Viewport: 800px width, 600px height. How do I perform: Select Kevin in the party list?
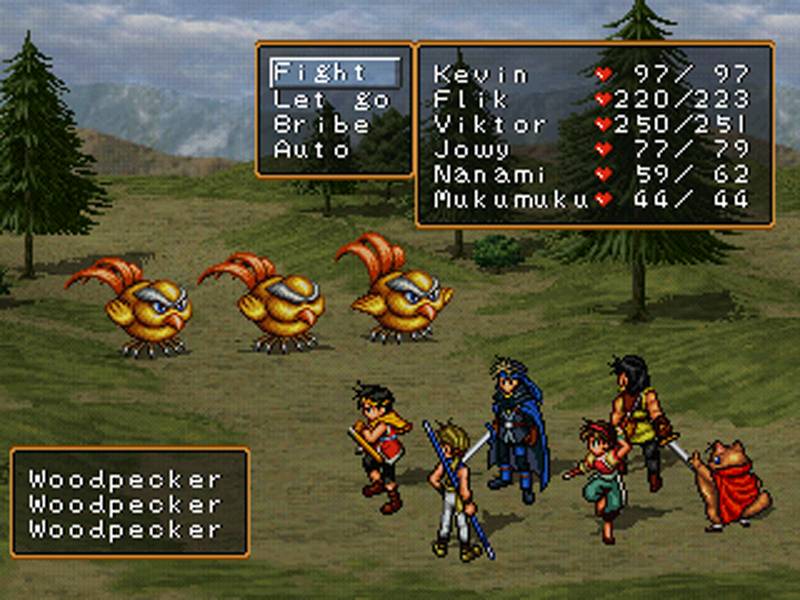tap(481, 74)
